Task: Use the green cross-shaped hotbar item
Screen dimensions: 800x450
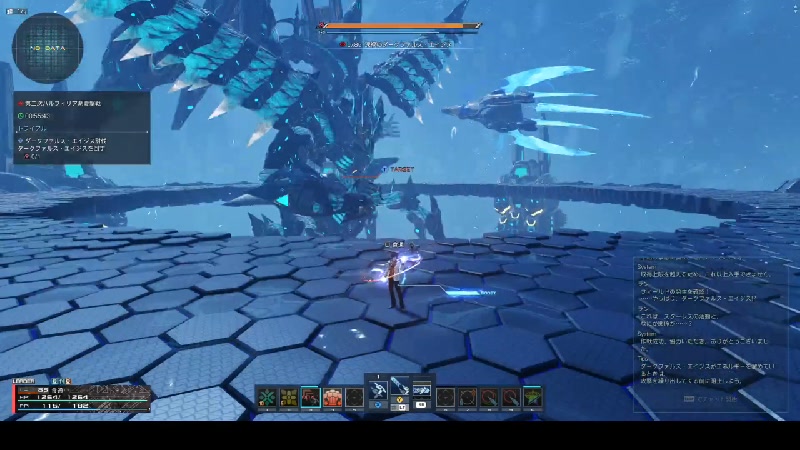Action: pos(266,397)
